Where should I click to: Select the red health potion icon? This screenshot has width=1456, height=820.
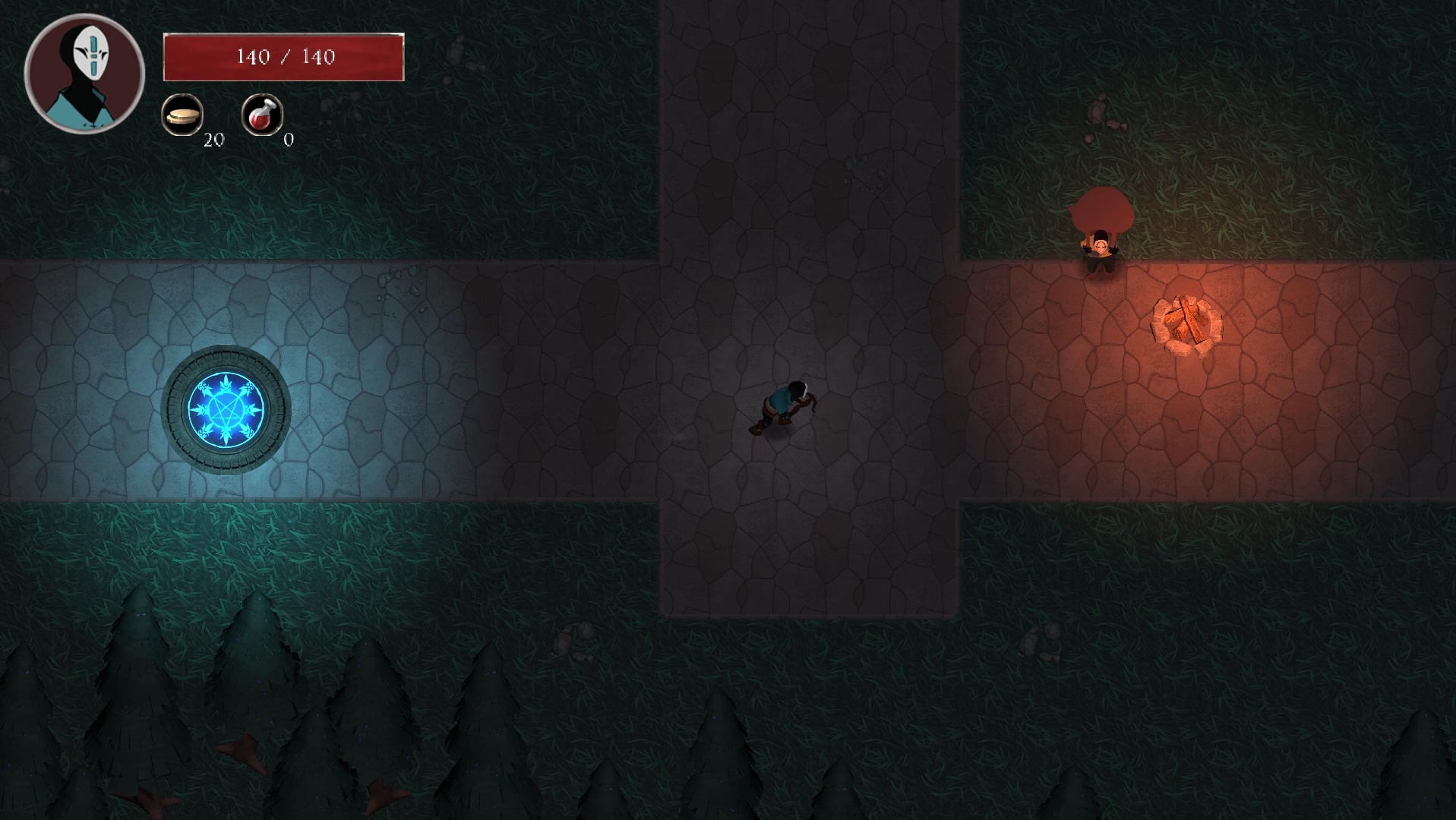[x=262, y=115]
